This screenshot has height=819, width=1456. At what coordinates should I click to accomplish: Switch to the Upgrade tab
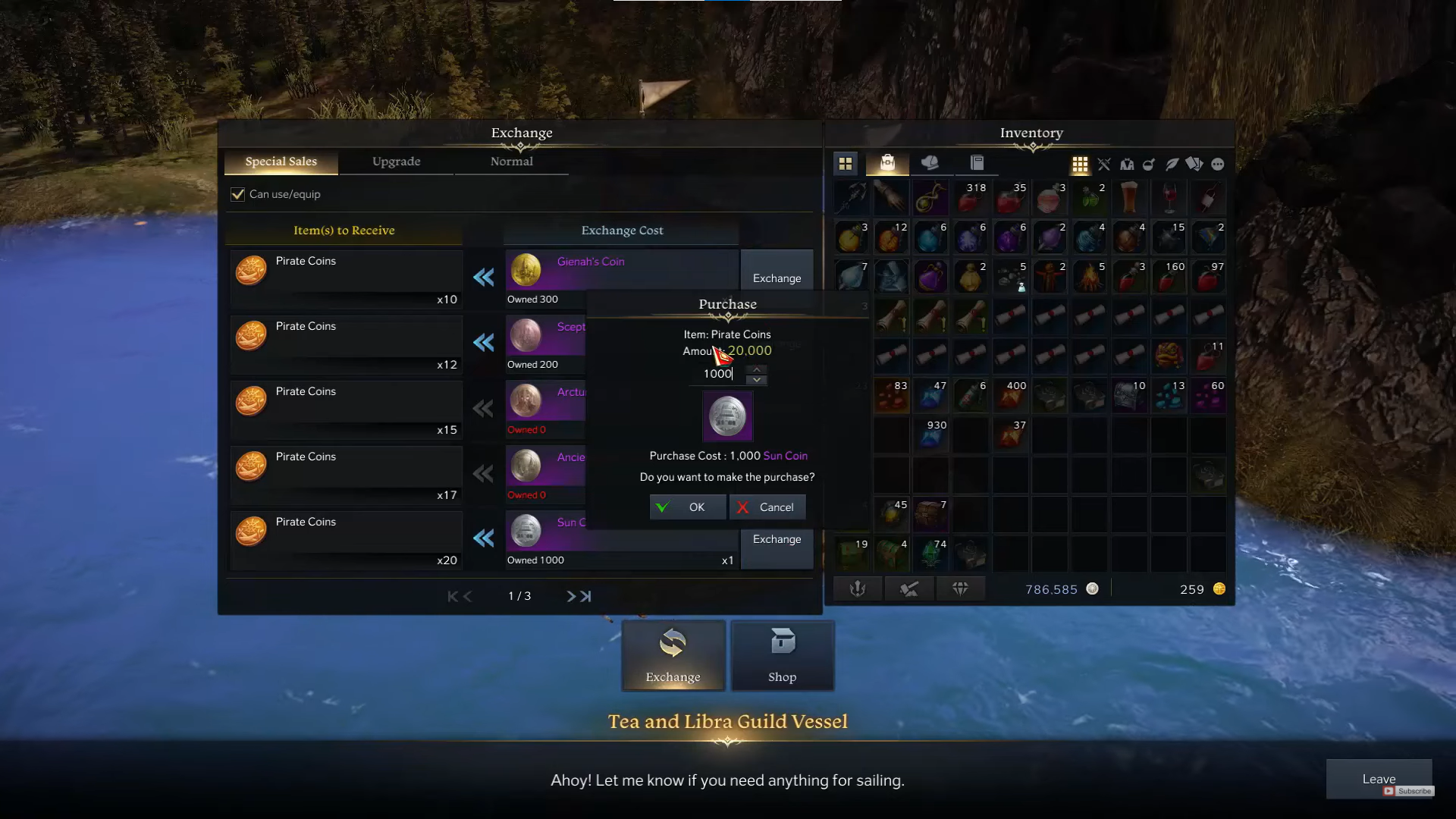(x=396, y=162)
